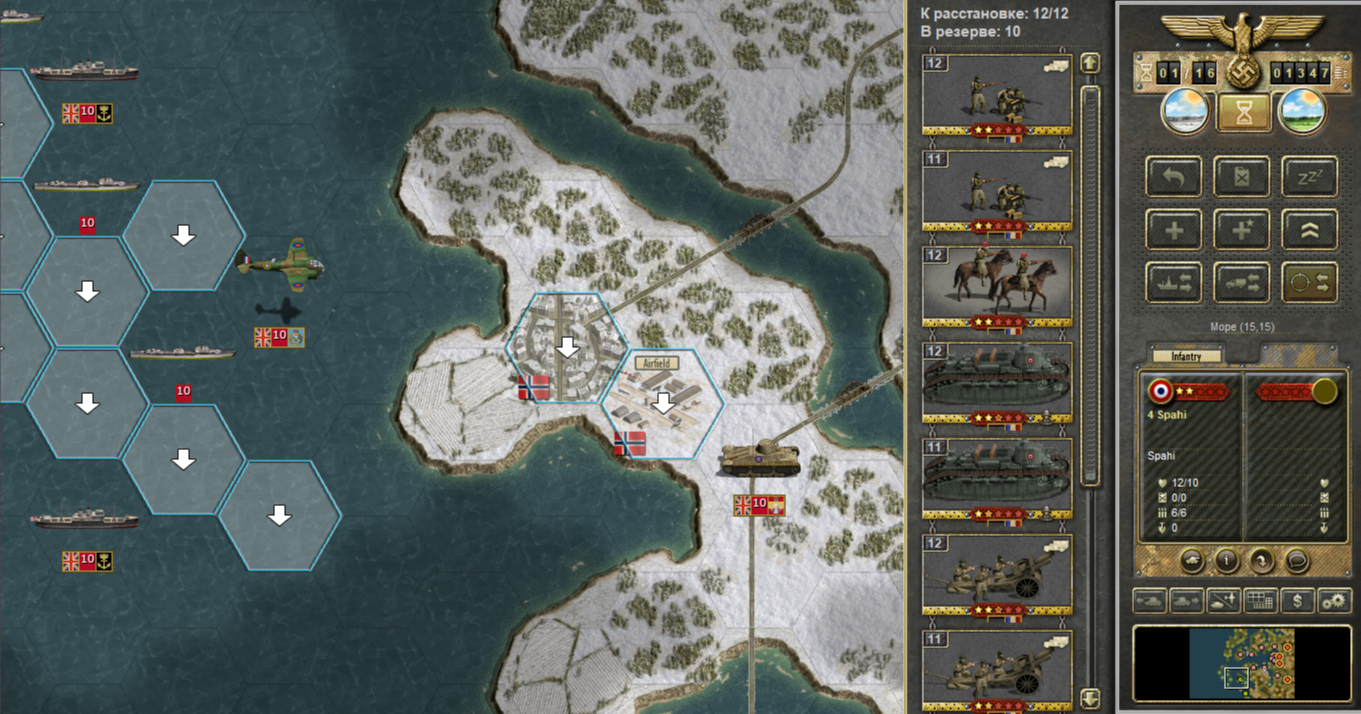Open the Infantry tab in the unit panel
The height and width of the screenshot is (714, 1361).
(1186, 356)
